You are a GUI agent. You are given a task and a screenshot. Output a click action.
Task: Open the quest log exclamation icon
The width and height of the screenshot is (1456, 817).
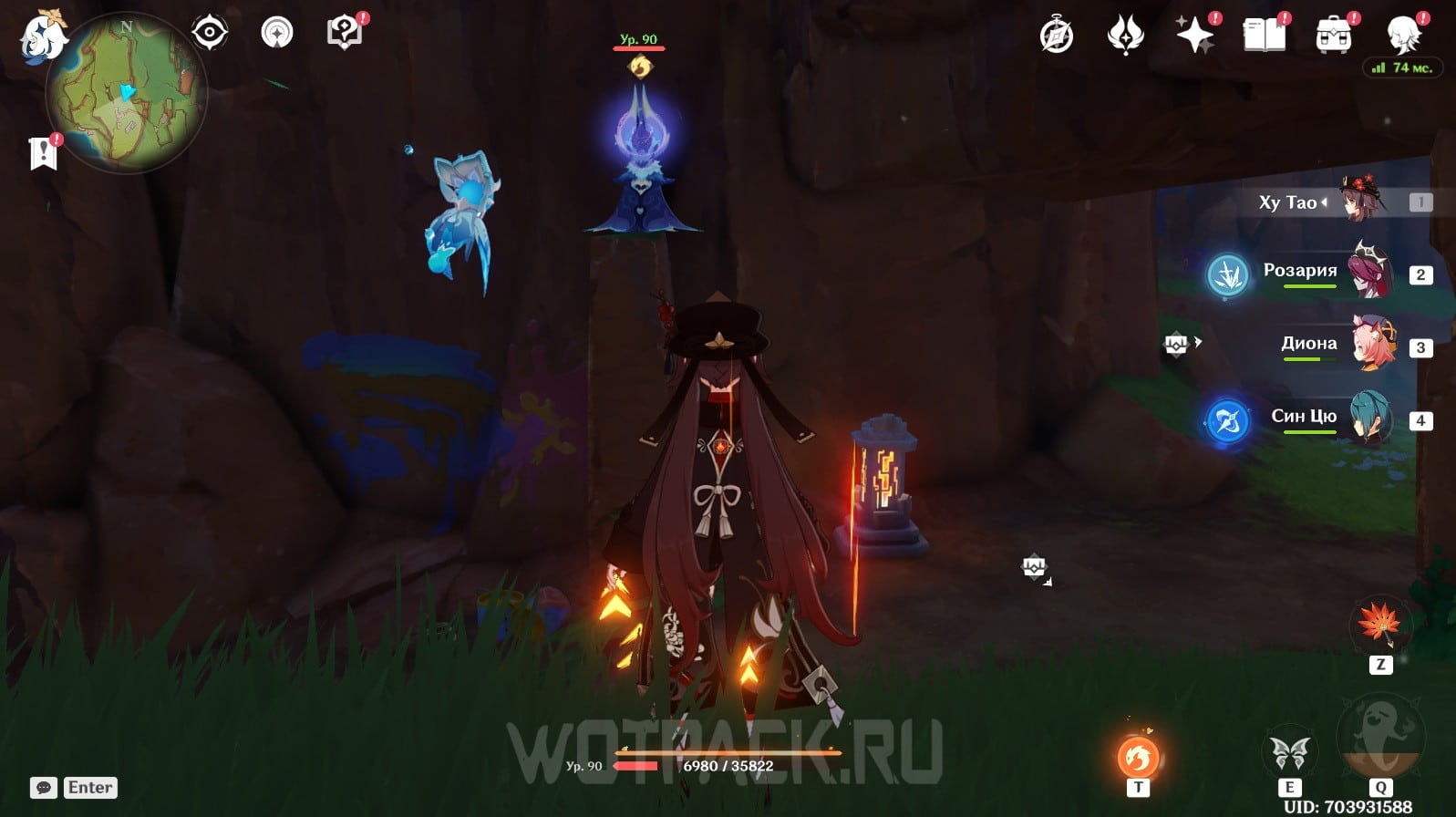point(43,152)
